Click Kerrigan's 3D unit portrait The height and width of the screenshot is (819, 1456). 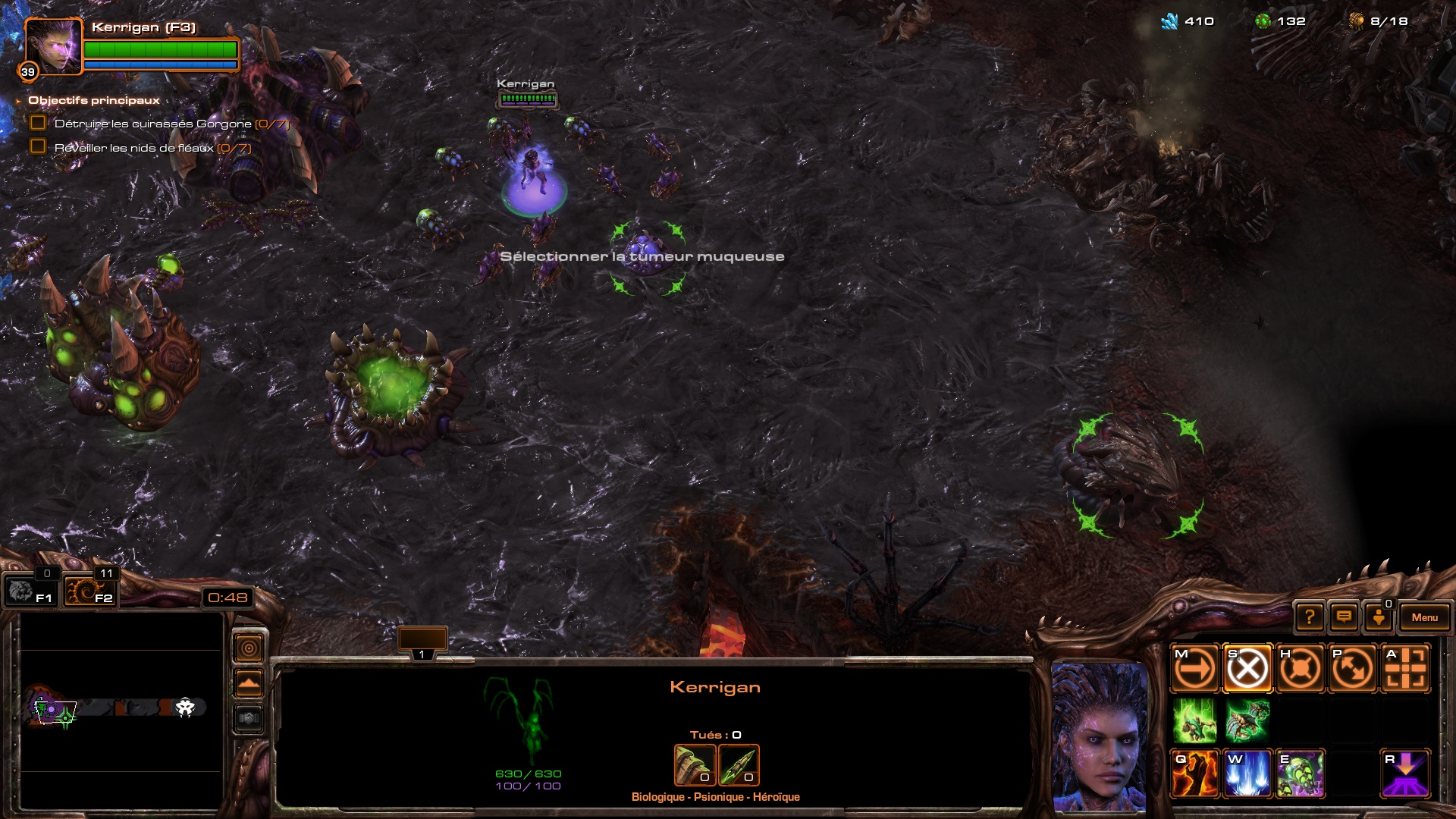tap(1099, 736)
